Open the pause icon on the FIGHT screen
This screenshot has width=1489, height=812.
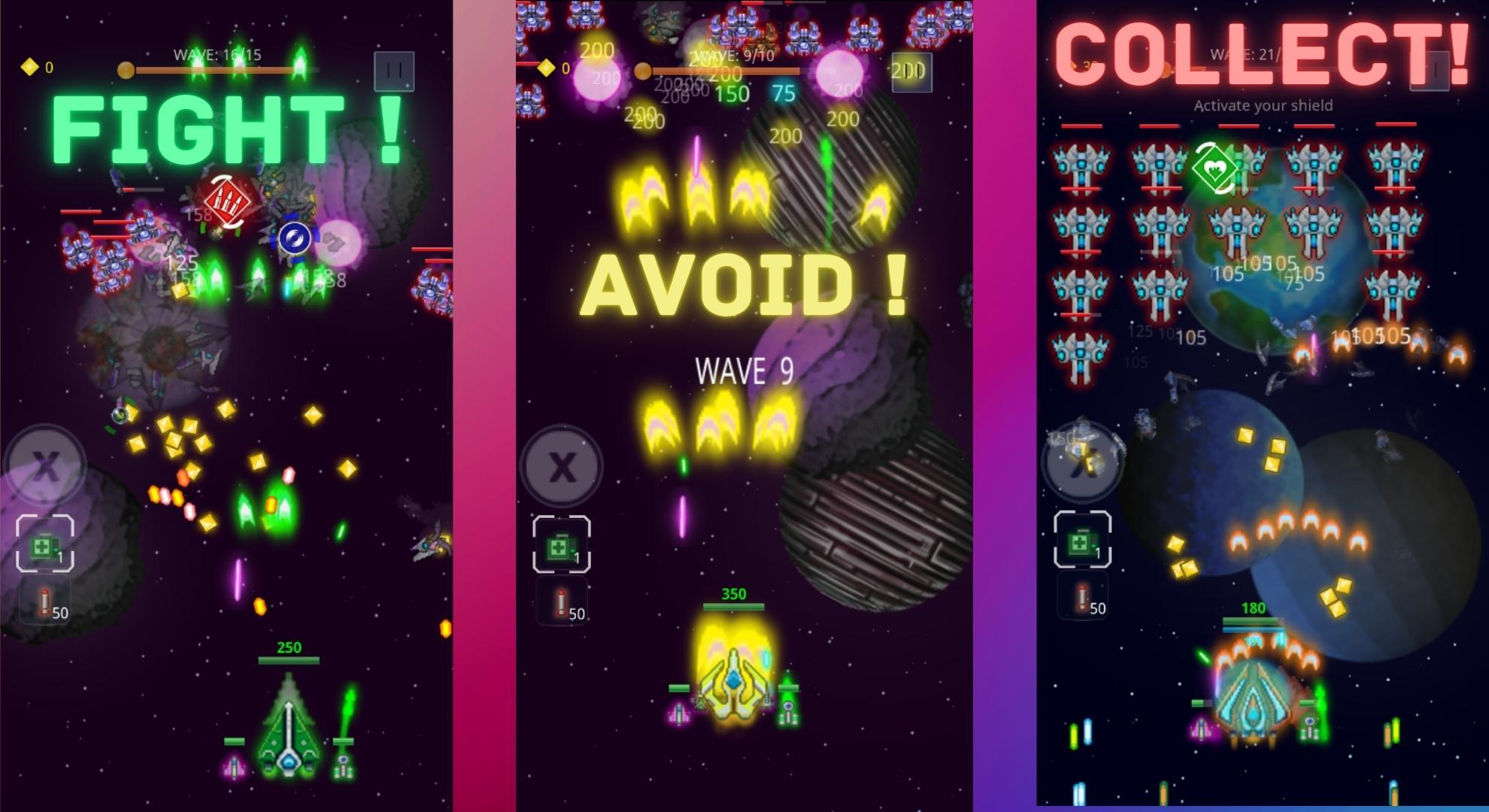(394, 70)
